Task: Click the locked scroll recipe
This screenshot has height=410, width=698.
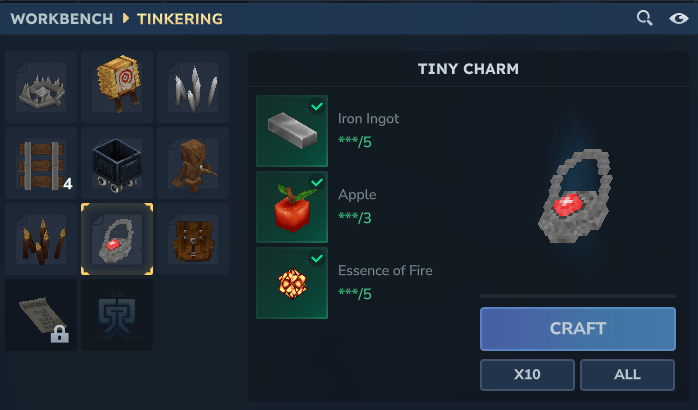Action: [41, 315]
